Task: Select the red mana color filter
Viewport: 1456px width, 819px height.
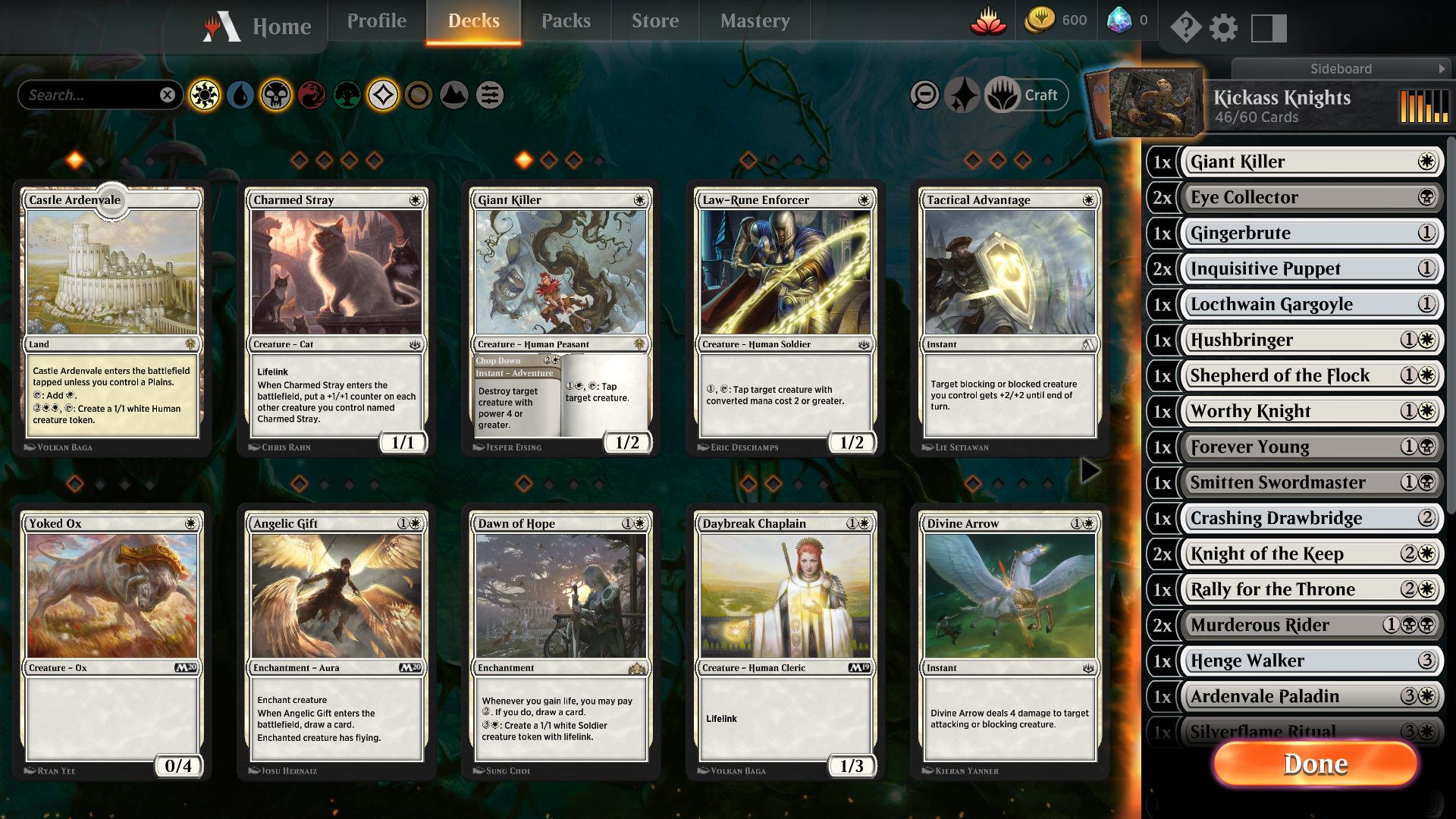Action: tap(312, 96)
